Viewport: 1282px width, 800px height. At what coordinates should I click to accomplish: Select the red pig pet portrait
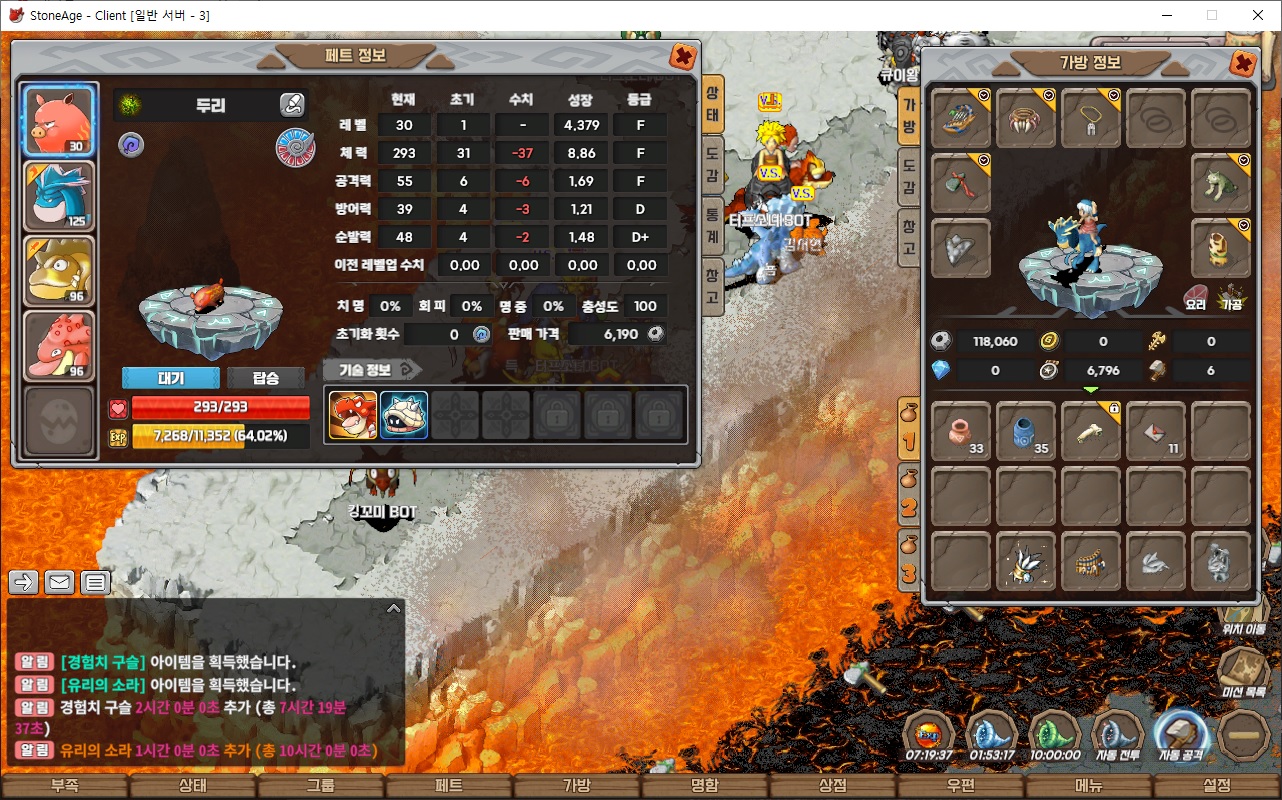click(59, 121)
